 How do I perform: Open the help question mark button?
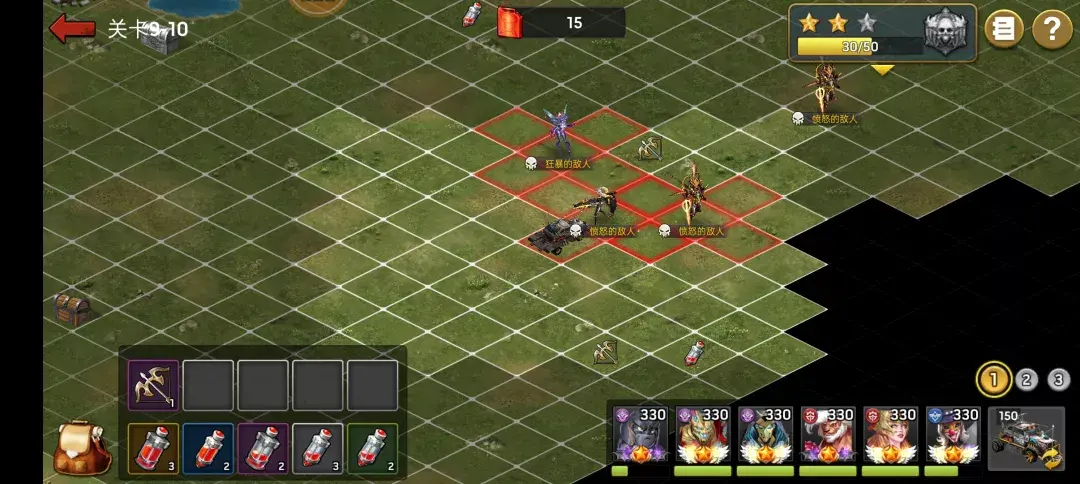click(x=1051, y=30)
